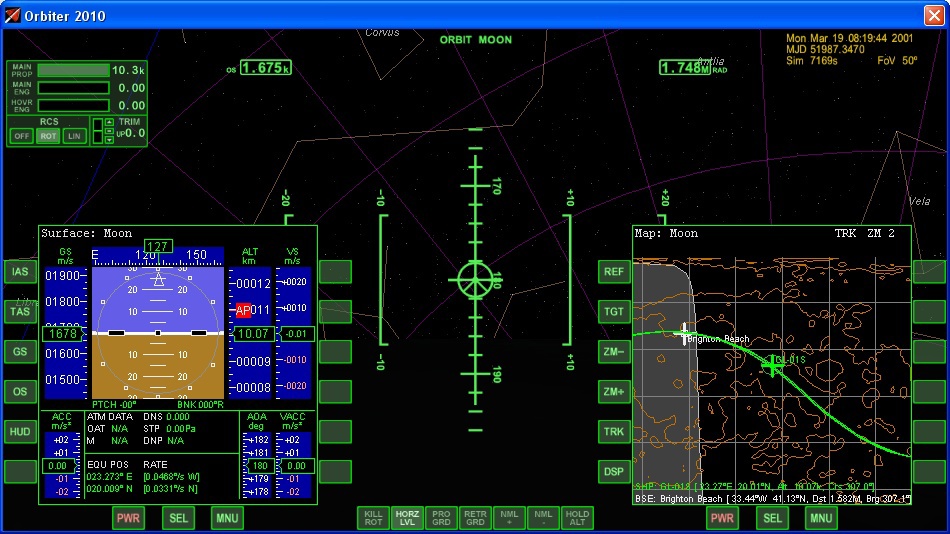This screenshot has width=950, height=534.
Task: Set RCS to ROT mode
Action: [x=48, y=136]
